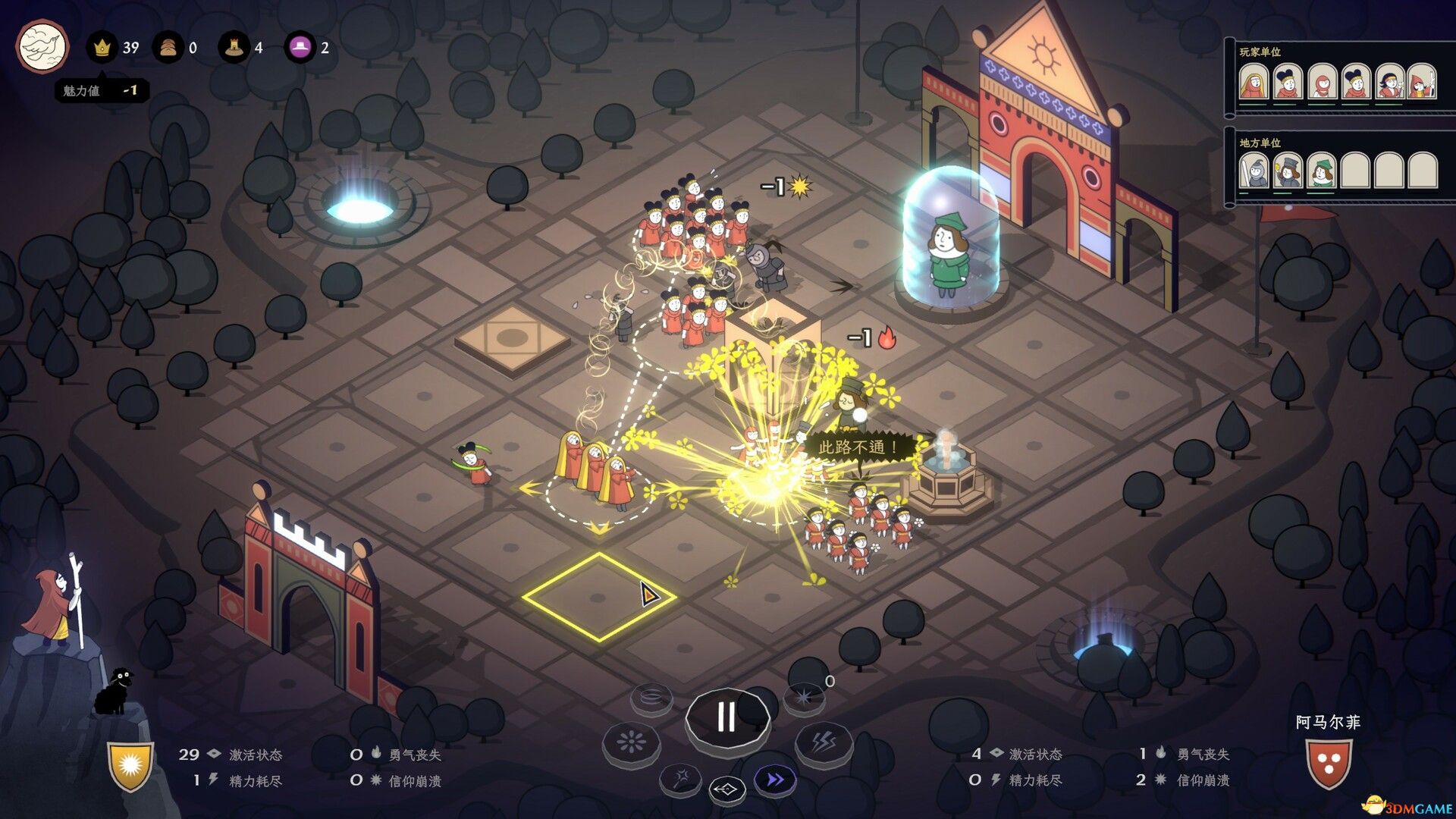Viewport: 1456px width, 819px height.
Task: Select the spinning rings ability
Action: tap(651, 696)
